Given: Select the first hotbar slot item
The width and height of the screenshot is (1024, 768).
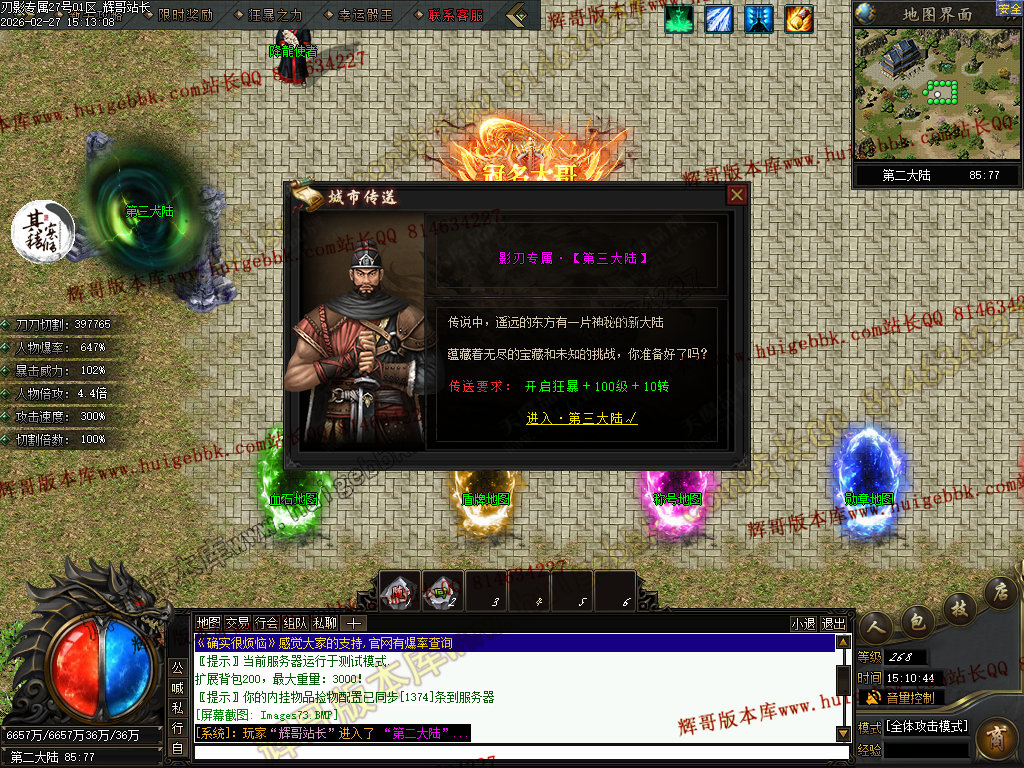Looking at the screenshot, I should (x=401, y=592).
